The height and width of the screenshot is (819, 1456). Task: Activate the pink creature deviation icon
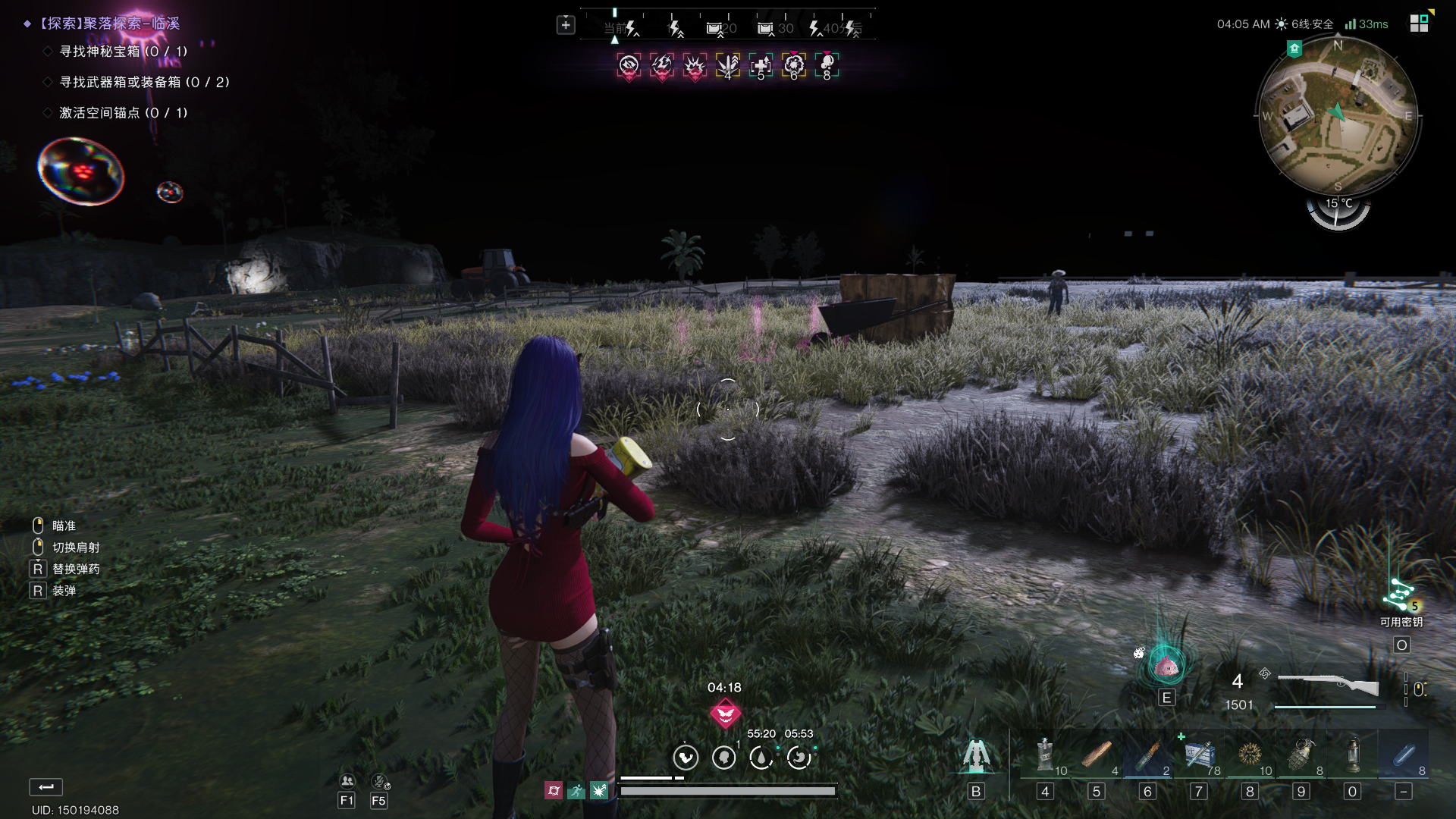coord(1166,667)
